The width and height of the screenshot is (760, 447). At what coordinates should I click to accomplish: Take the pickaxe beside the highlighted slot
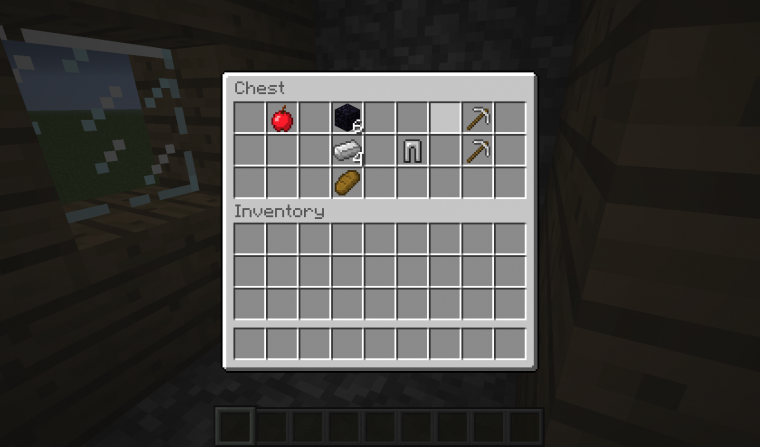click(476, 119)
